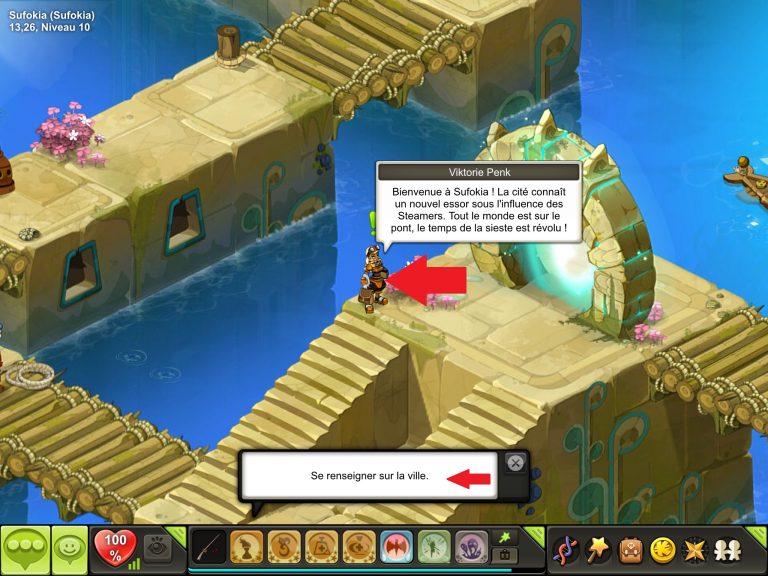Switch to the green star spells tab
Screen dimensions: 768x576
pyautogui.click(x=505, y=537)
